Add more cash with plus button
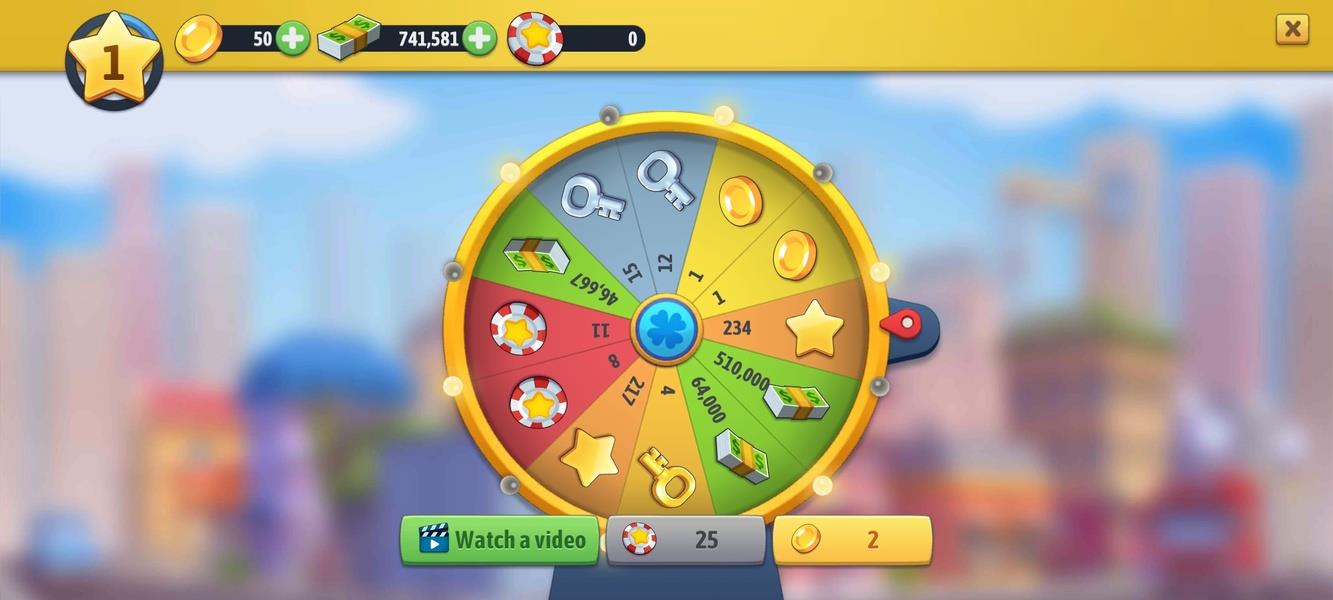 pyautogui.click(x=479, y=39)
